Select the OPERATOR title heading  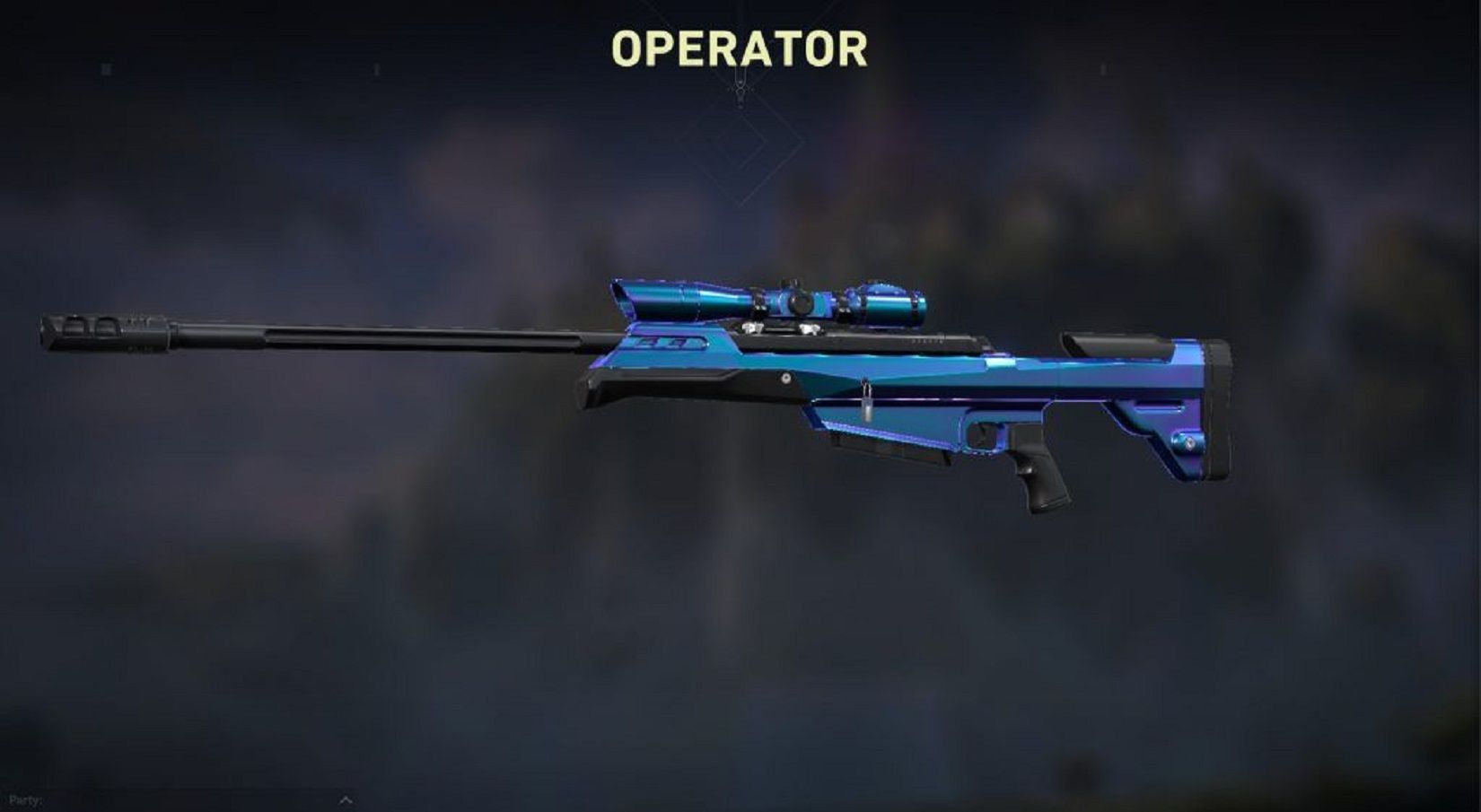pos(739,49)
